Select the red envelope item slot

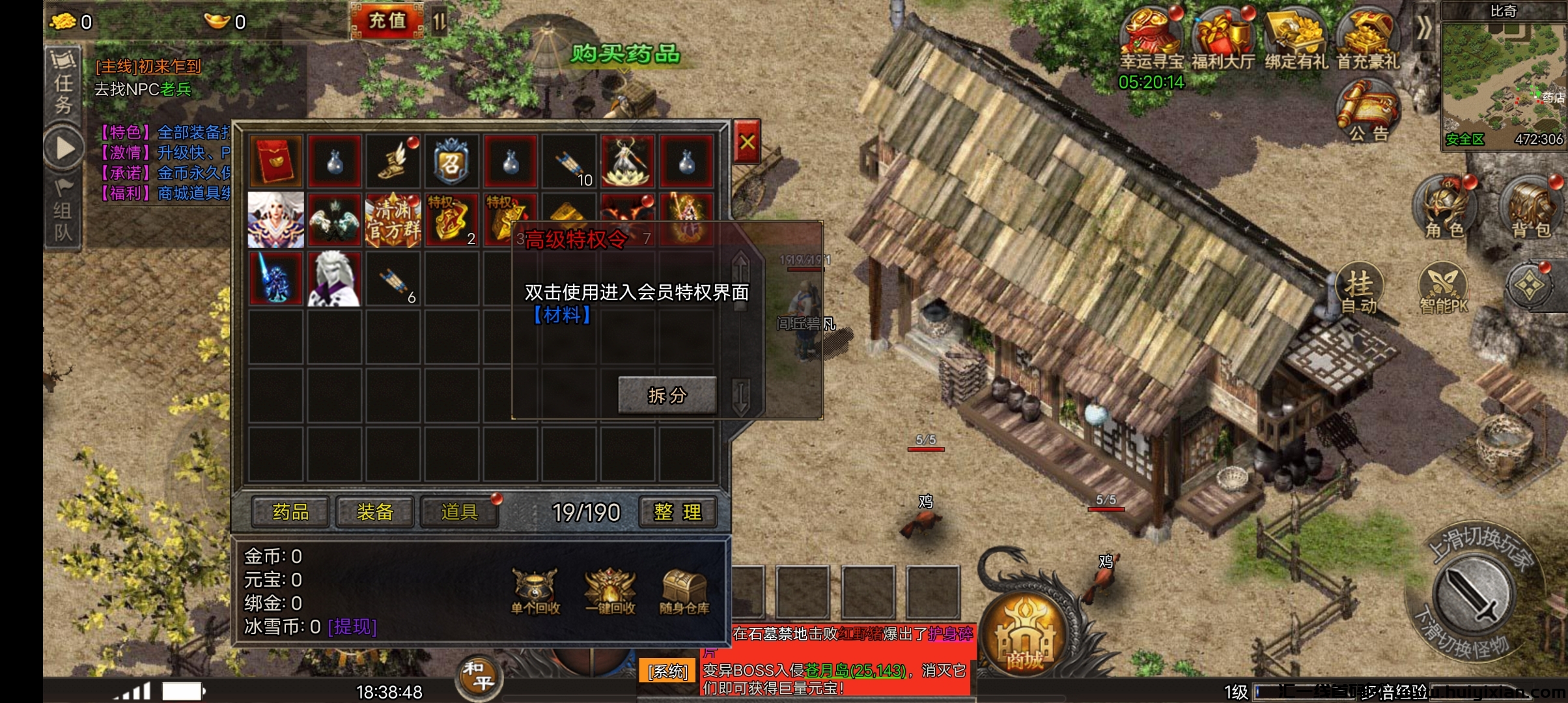point(276,161)
